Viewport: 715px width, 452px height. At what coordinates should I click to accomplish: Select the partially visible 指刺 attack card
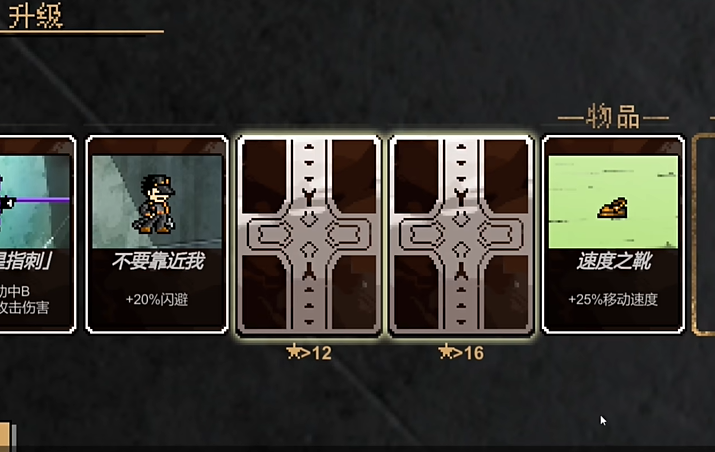[37, 234]
